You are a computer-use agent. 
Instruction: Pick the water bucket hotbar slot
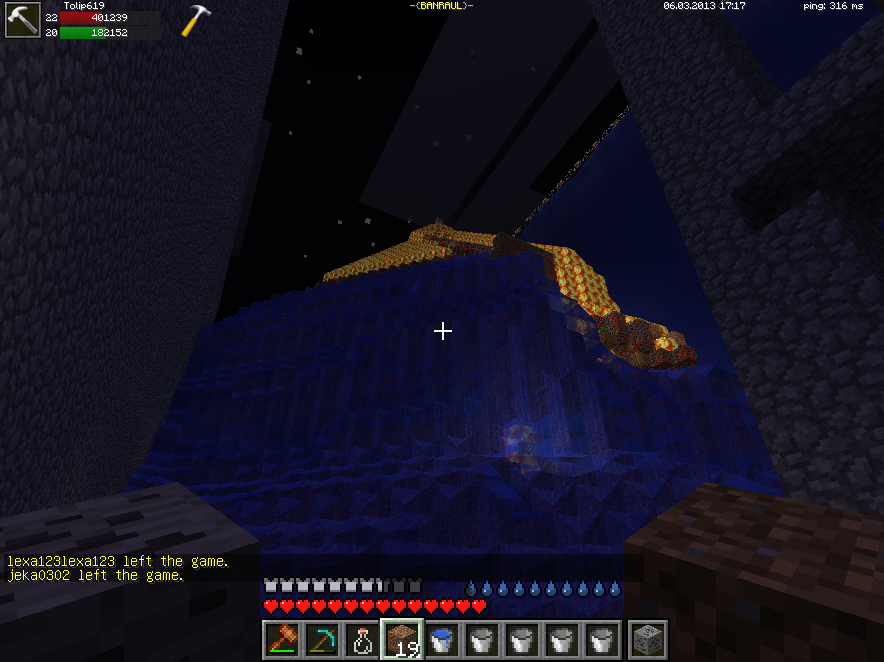click(x=442, y=640)
